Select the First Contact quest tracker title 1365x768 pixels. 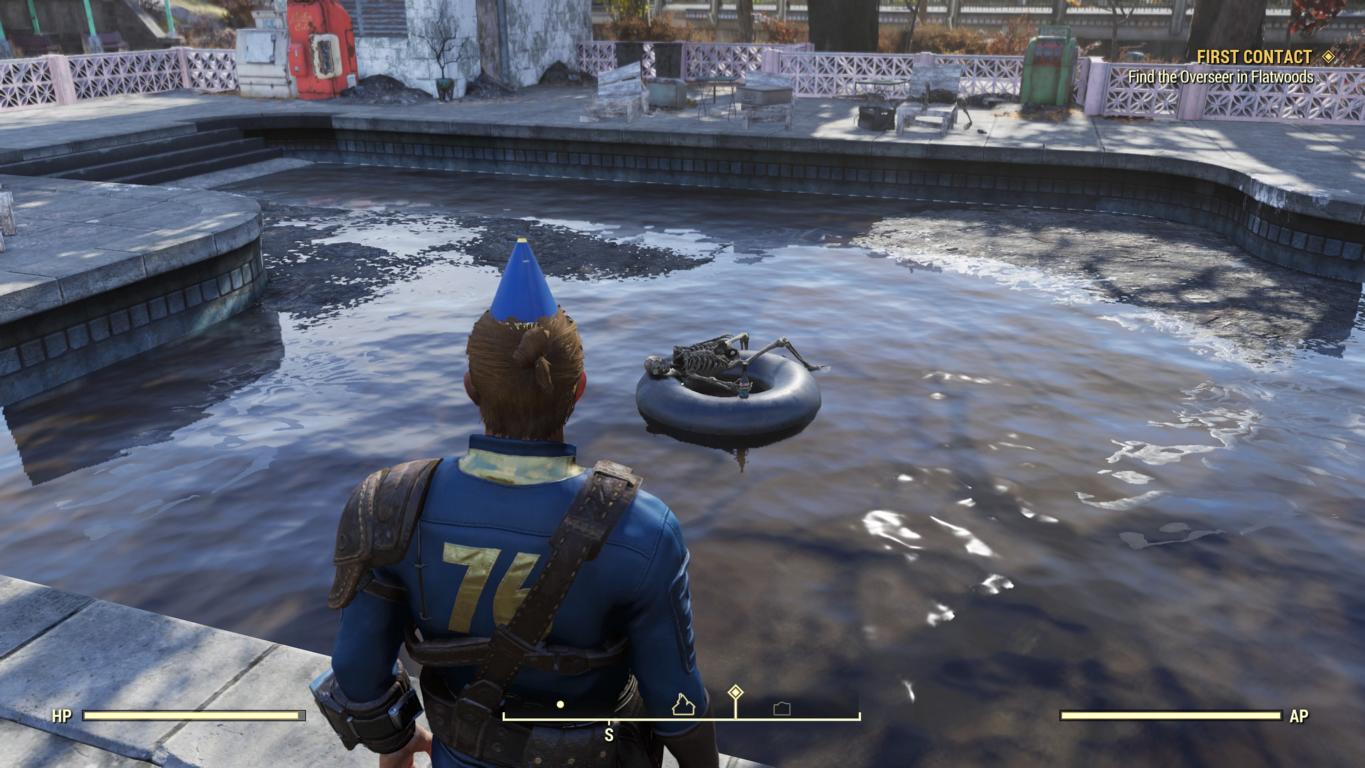click(1254, 57)
